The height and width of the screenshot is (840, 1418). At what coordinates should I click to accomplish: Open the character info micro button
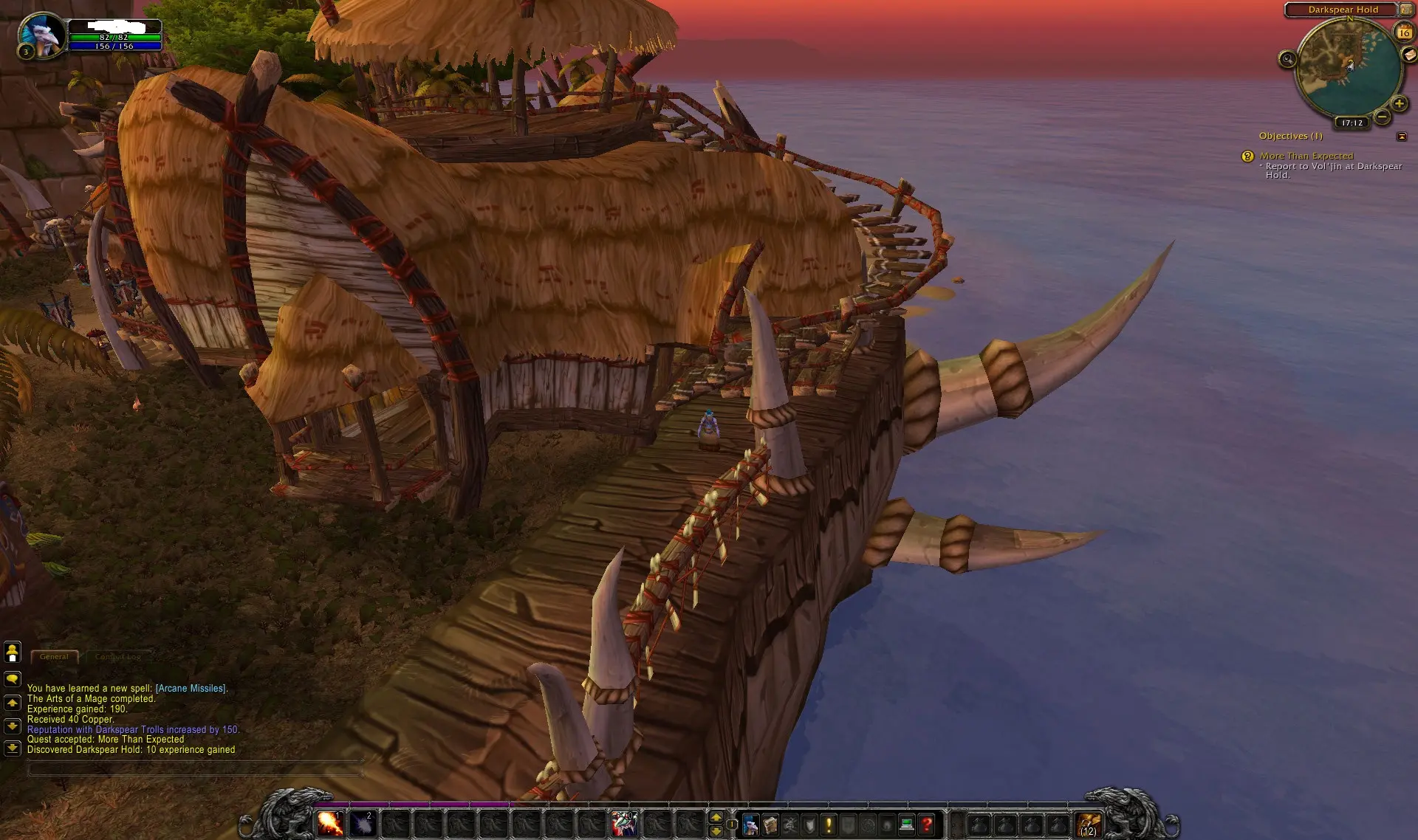[750, 824]
